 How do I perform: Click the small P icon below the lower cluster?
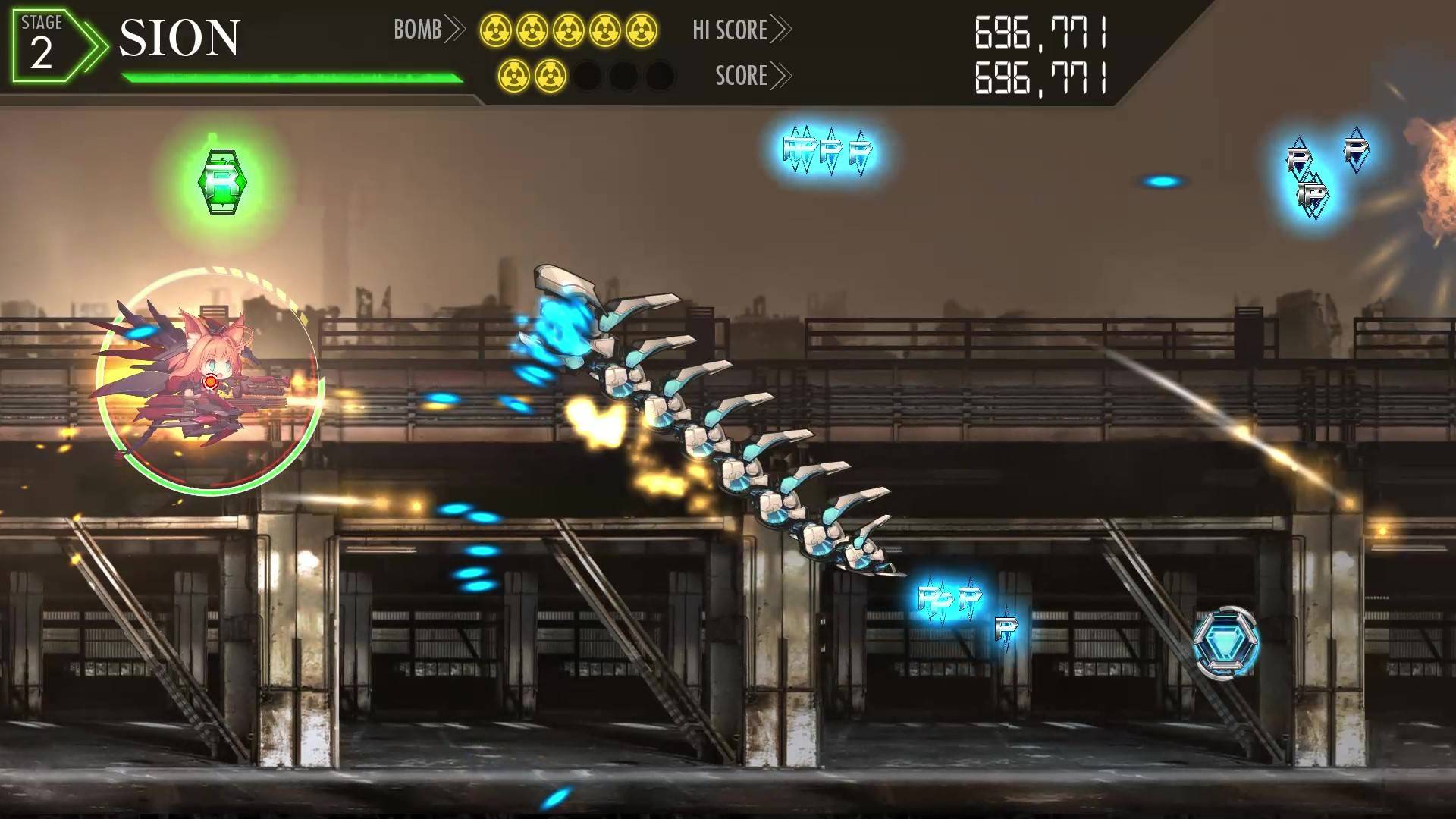1006,629
